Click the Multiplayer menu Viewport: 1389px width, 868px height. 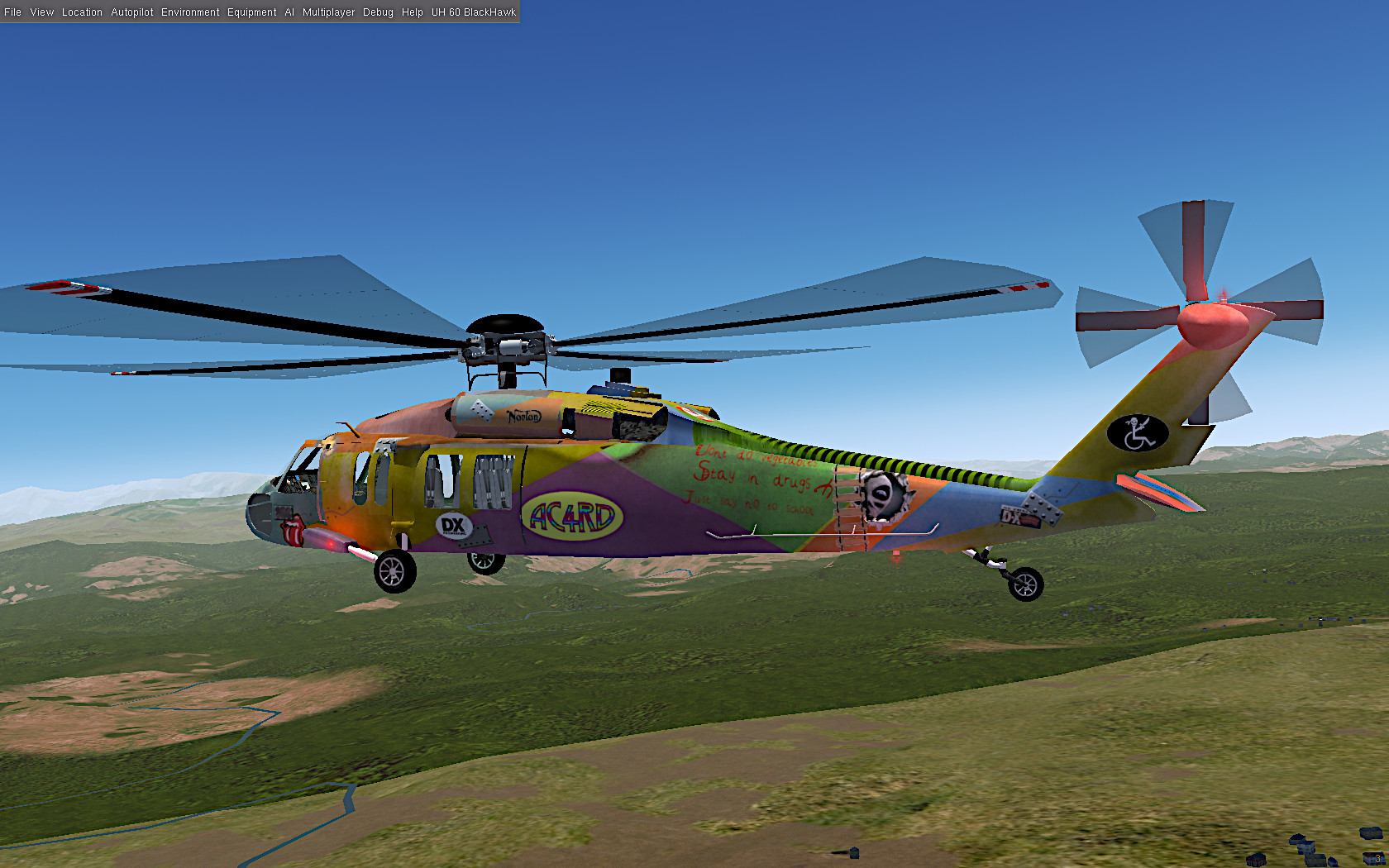[328, 12]
